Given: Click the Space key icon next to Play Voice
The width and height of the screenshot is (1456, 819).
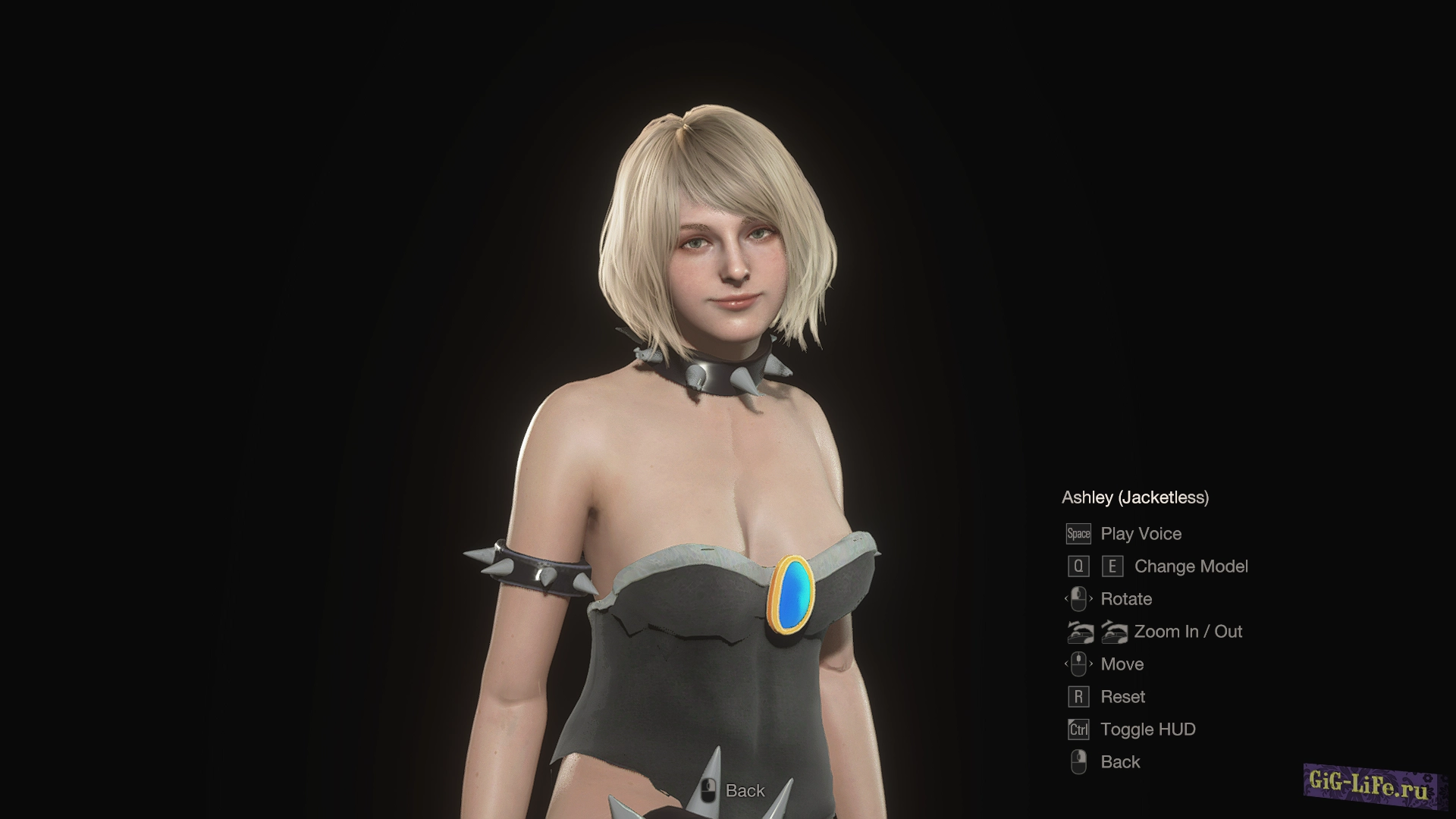Looking at the screenshot, I should coord(1078,534).
